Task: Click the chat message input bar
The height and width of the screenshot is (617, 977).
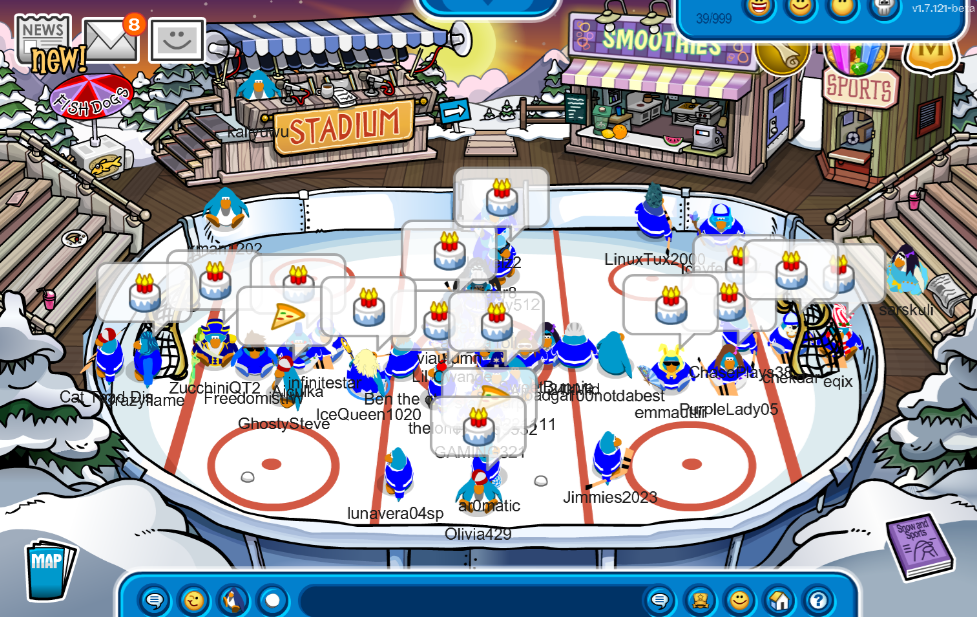Action: pyautogui.click(x=470, y=600)
